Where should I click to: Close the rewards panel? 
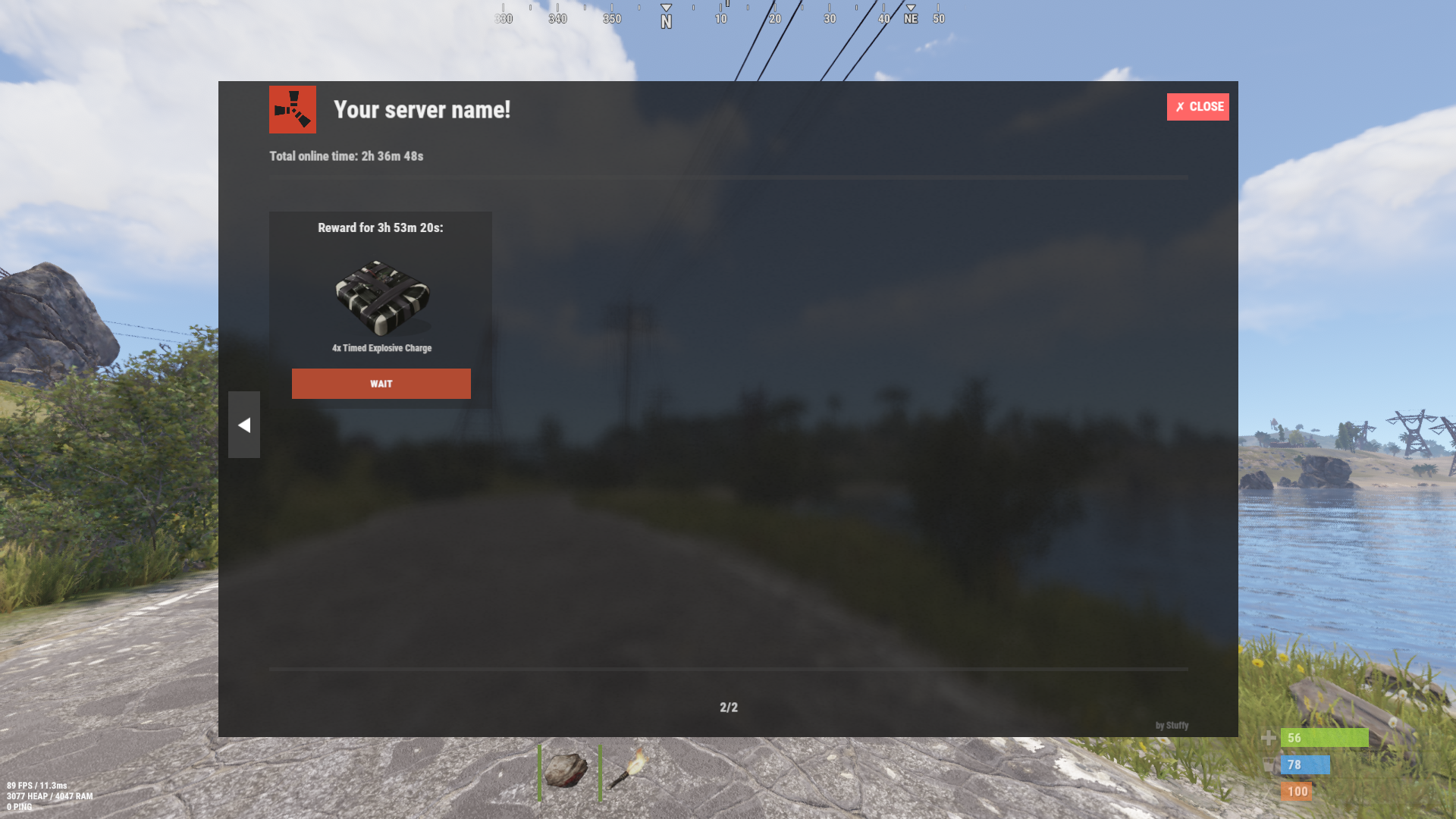tap(1197, 107)
